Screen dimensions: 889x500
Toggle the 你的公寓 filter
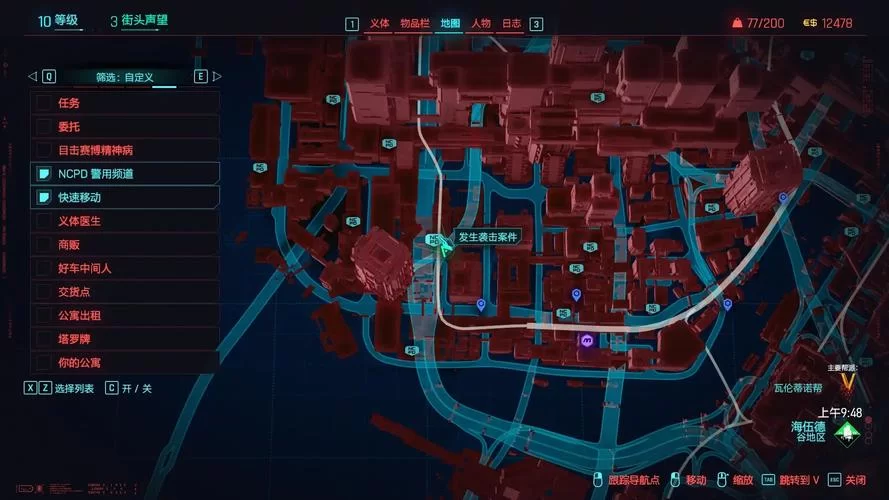point(44,362)
